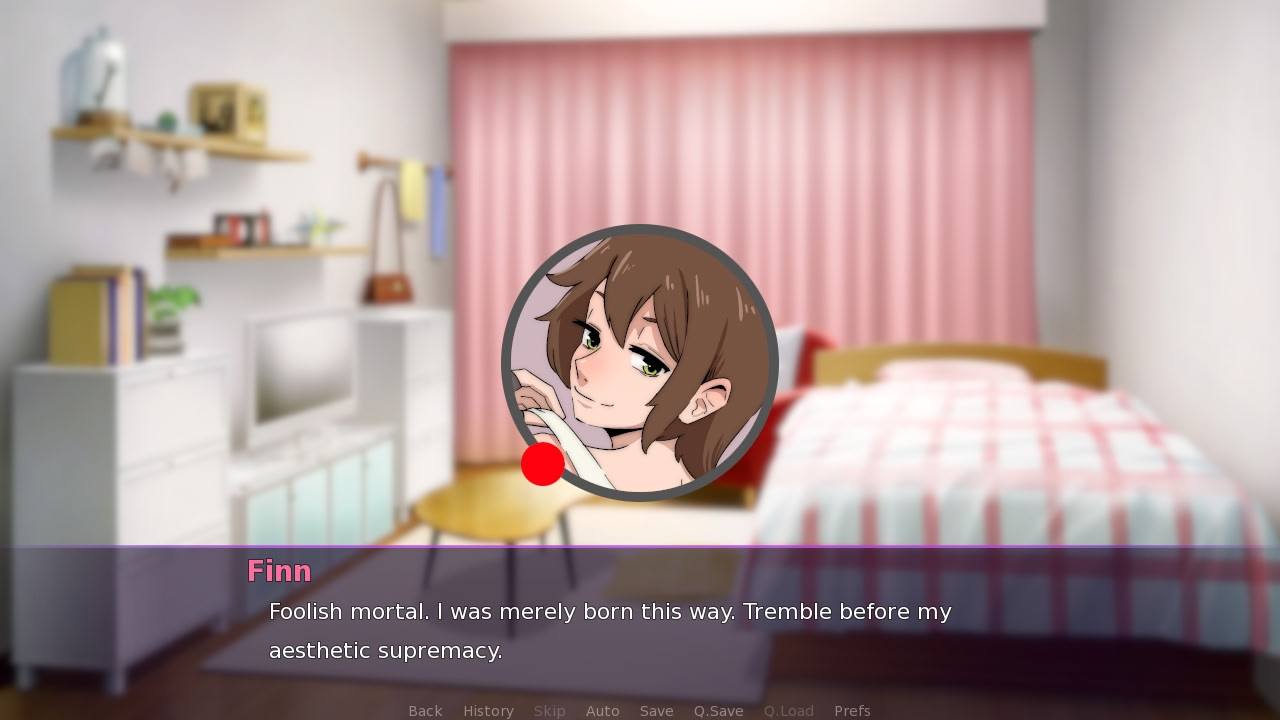Click the red notification dot on Finn's portrait
The width and height of the screenshot is (1280, 720).
(x=542, y=462)
